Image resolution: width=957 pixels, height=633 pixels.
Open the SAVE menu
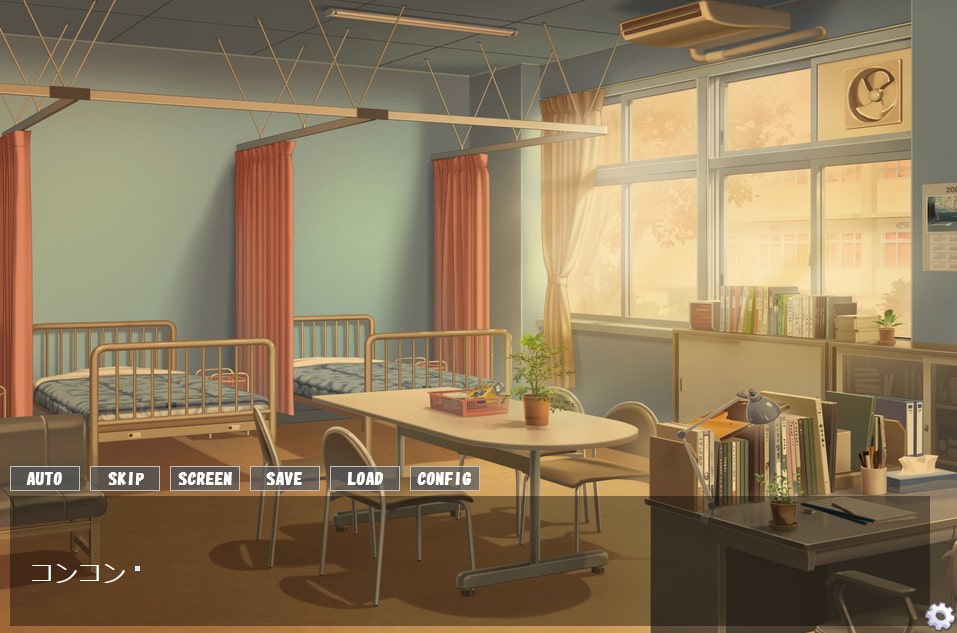[285, 479]
